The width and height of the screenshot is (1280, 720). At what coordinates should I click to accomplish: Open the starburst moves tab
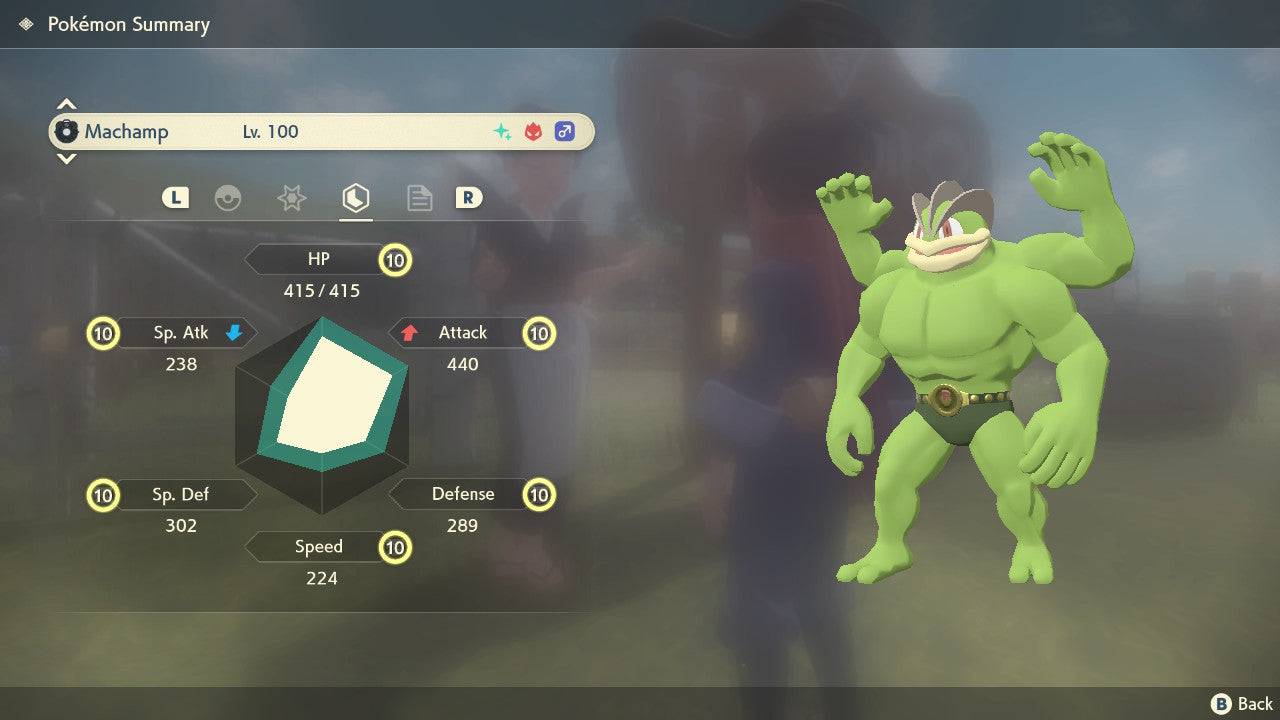point(291,198)
